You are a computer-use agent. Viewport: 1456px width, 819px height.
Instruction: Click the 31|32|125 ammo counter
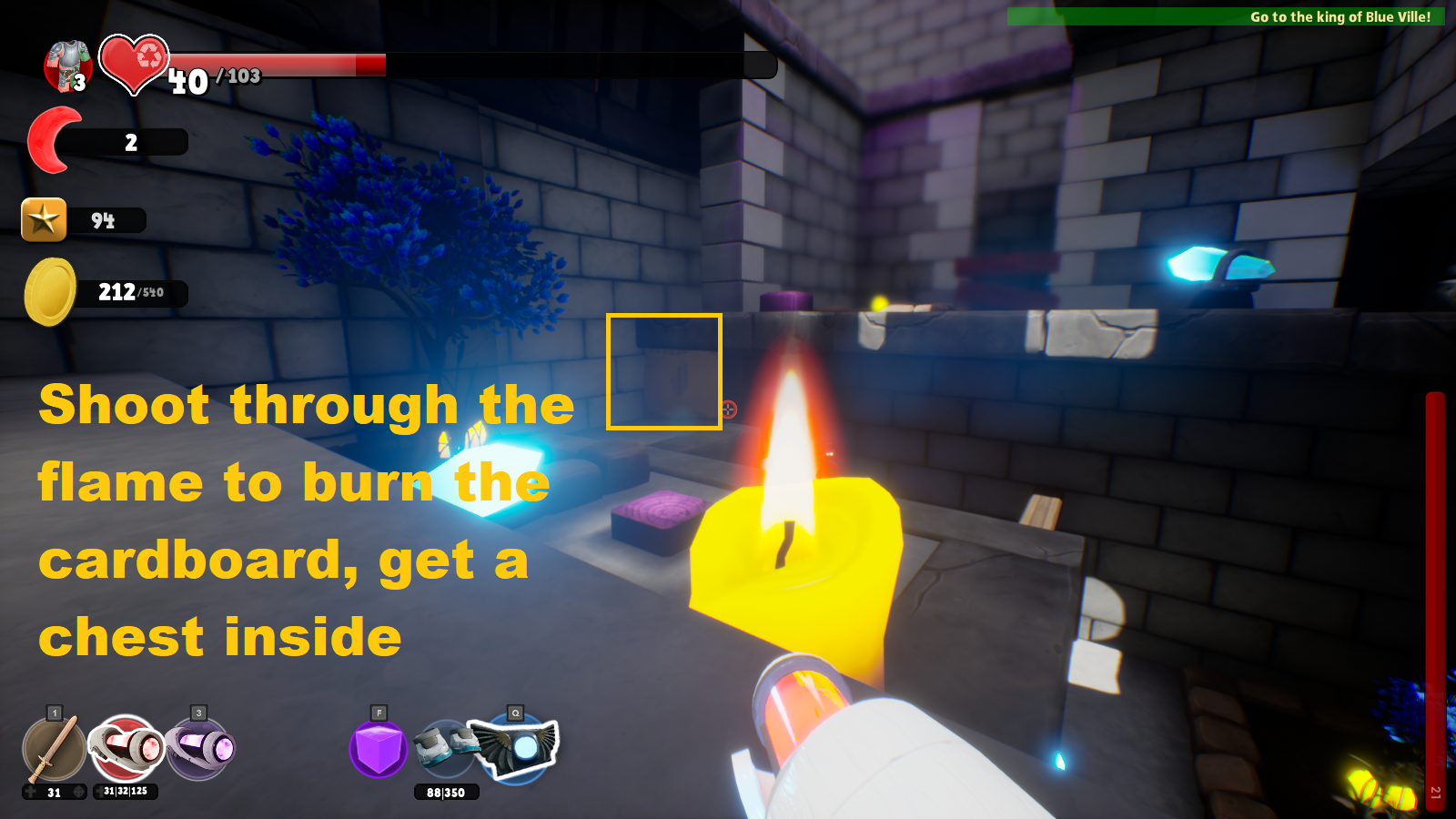pyautogui.click(x=126, y=790)
